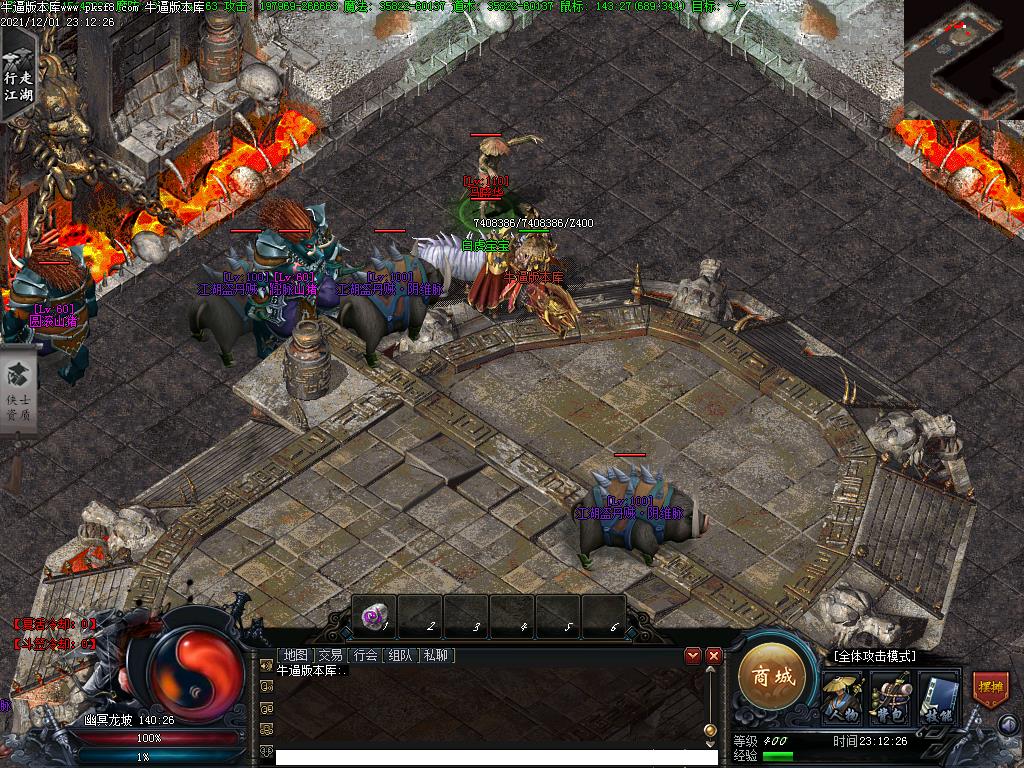Open the 私聊 private chat tab

pos(436,655)
